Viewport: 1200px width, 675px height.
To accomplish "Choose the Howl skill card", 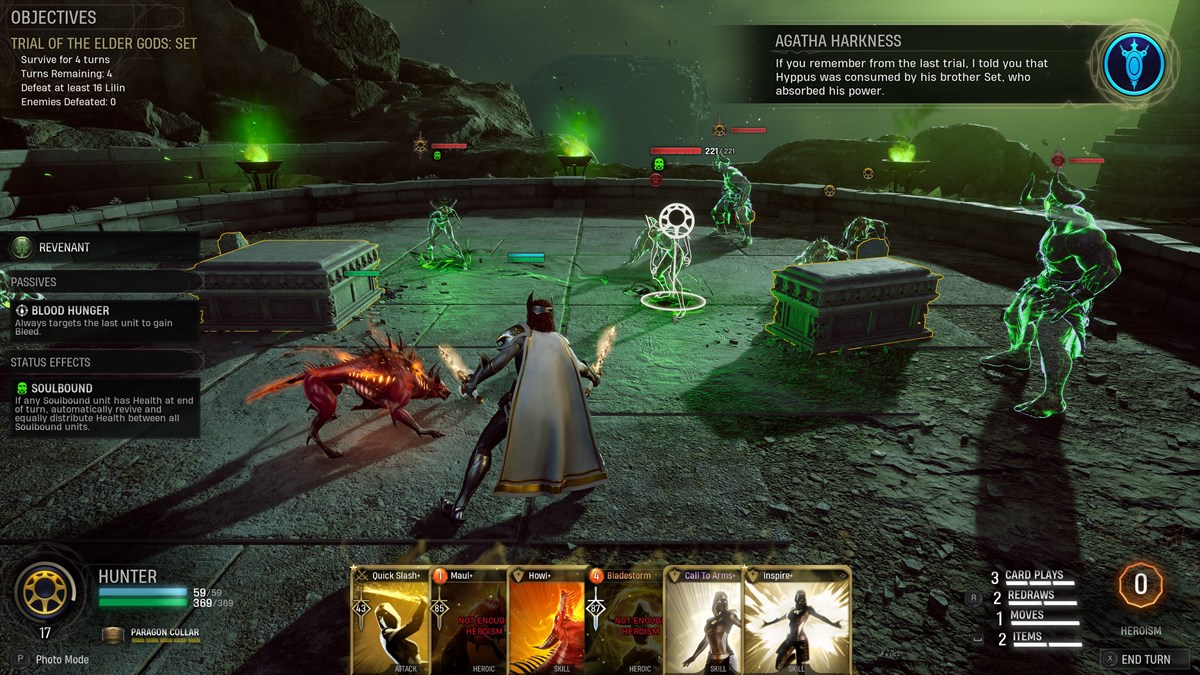I will 546,620.
